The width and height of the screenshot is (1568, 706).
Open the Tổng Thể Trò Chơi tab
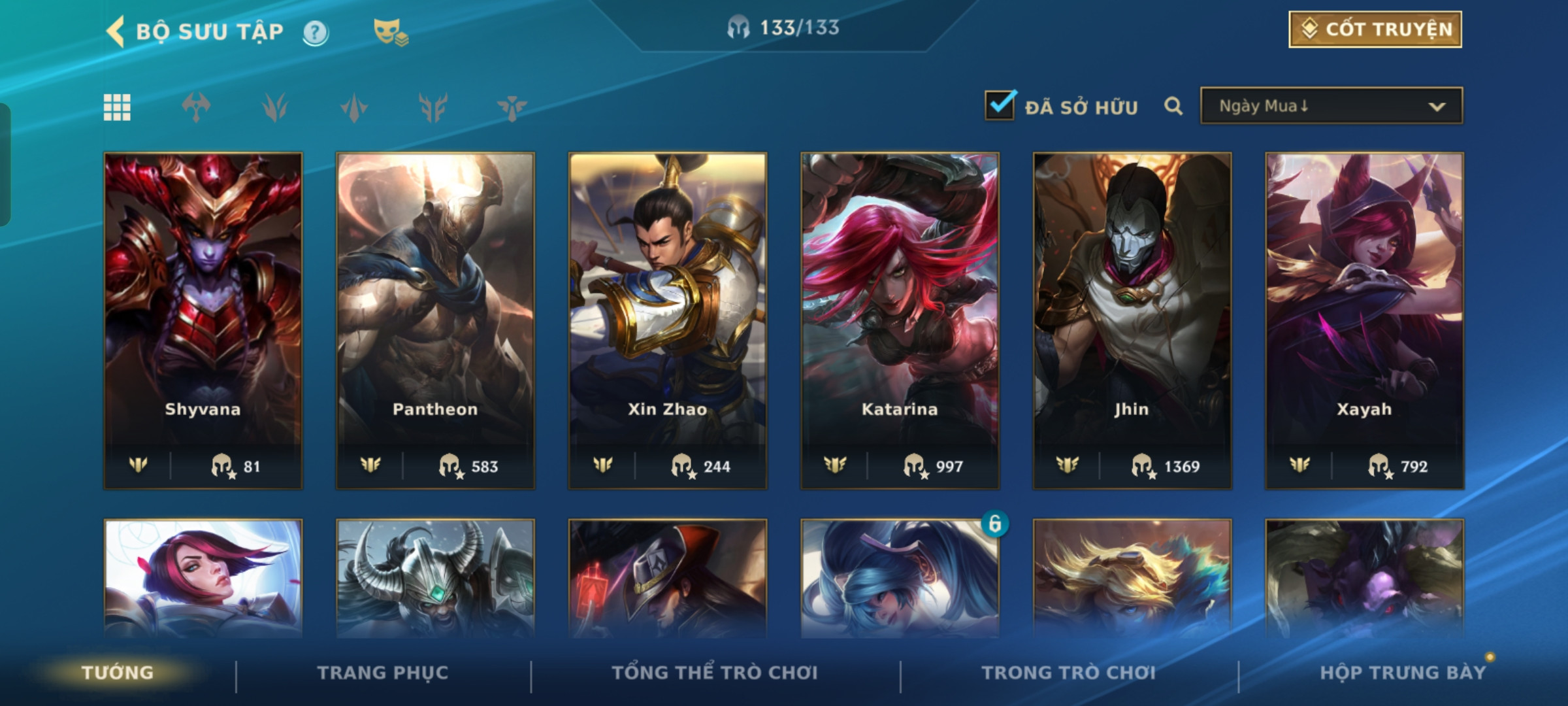point(715,673)
